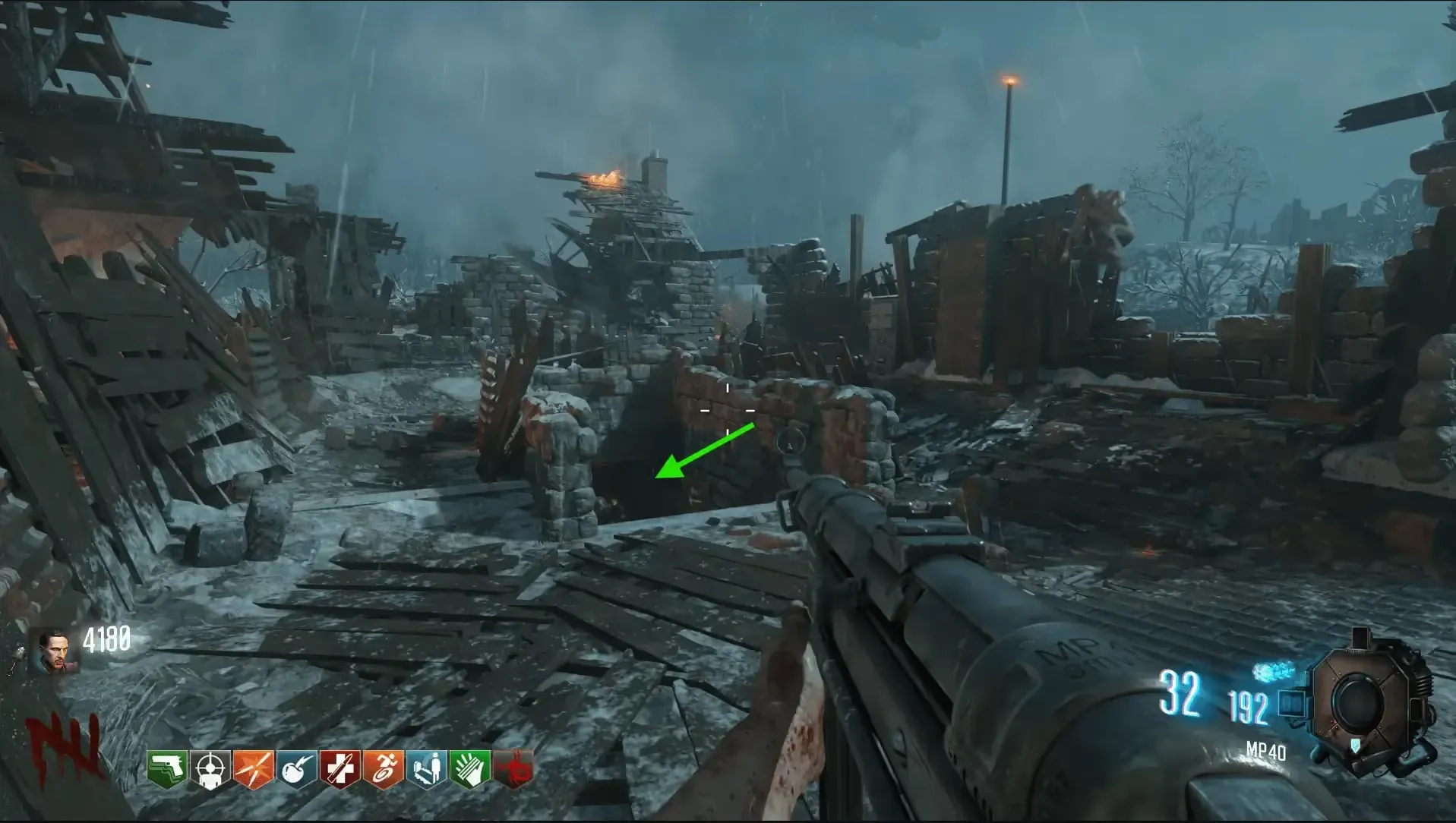Click the red cross Juggernog perk icon
The height and width of the screenshot is (823, 1456).
click(340, 770)
